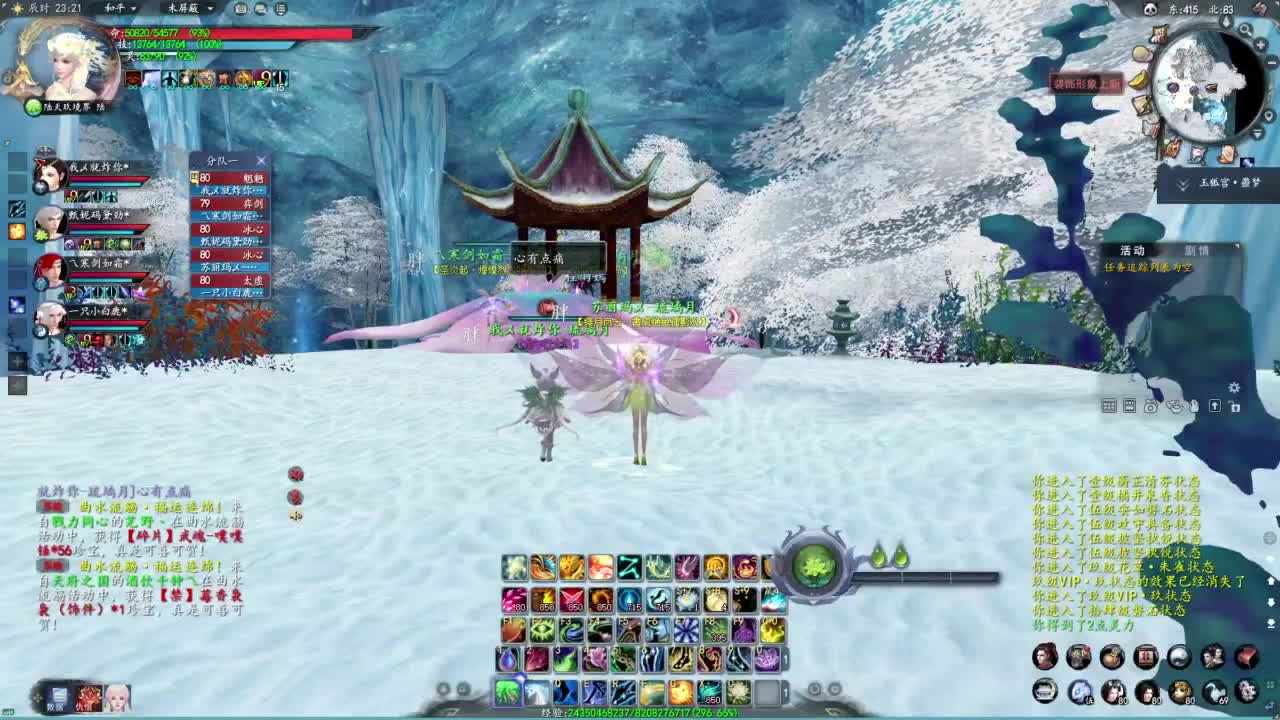The width and height of the screenshot is (1280, 720).
Task: Switch to the 剧情 quest tab
Action: pyautogui.click(x=1196, y=250)
